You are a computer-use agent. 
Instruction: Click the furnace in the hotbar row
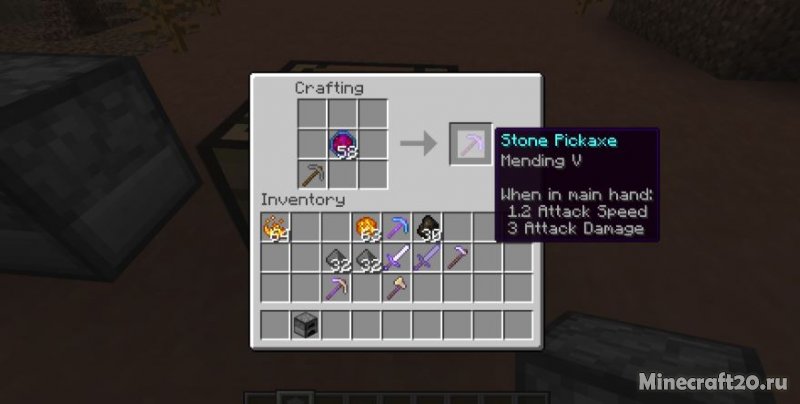click(x=306, y=325)
